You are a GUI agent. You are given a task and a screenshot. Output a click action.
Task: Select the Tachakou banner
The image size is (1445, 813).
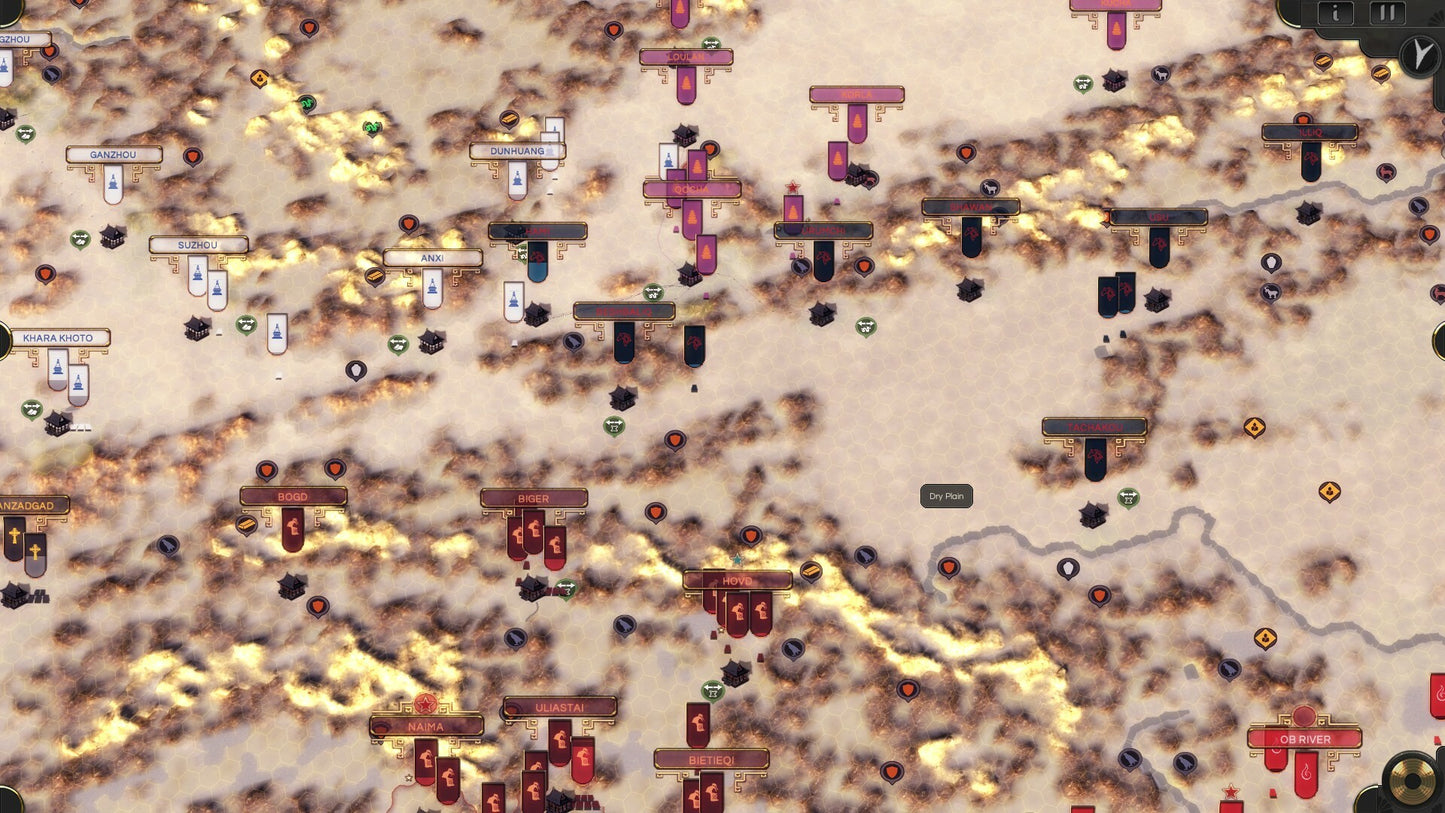pos(1095,425)
